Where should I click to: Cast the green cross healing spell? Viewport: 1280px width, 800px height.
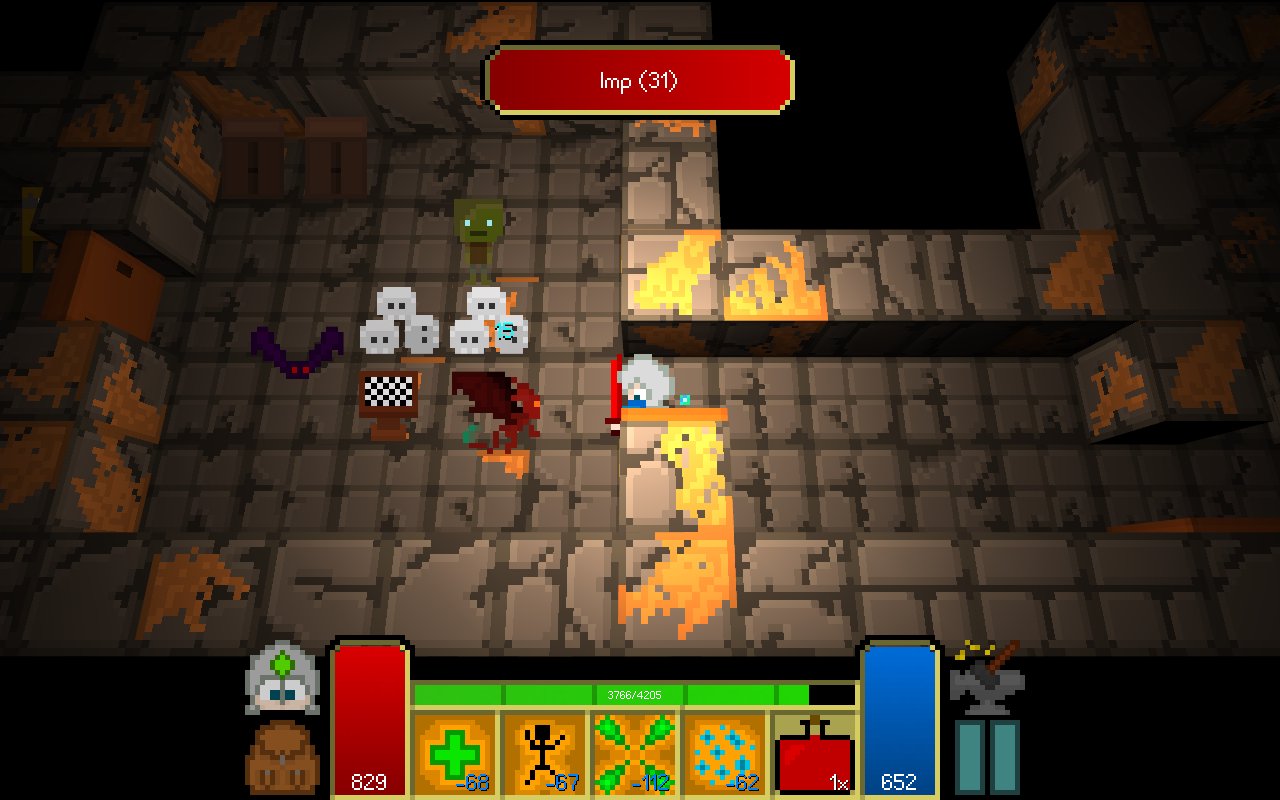point(454,752)
